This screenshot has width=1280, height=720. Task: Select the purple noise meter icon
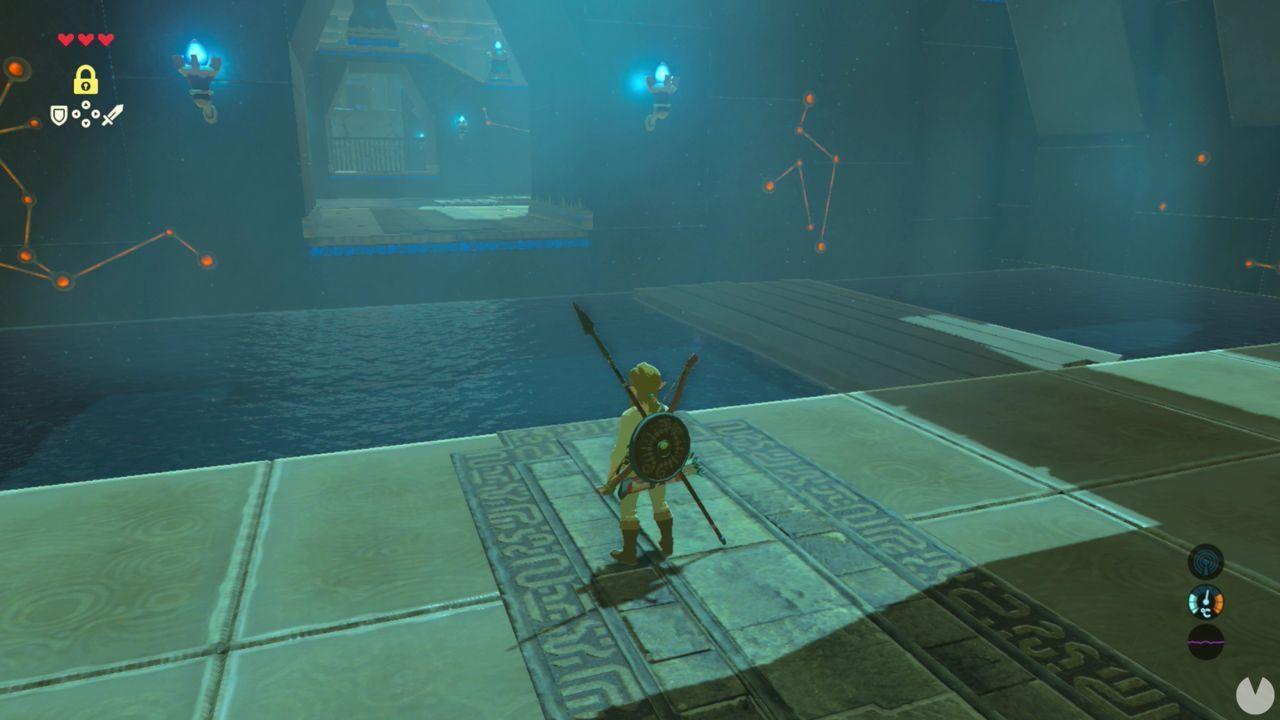tap(1205, 642)
